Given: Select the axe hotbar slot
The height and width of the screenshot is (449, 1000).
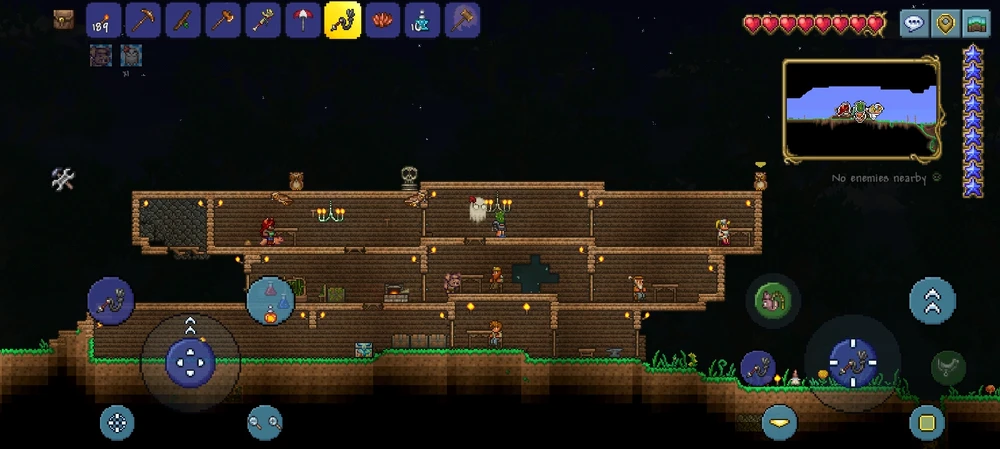Looking at the screenshot, I should point(223,19).
